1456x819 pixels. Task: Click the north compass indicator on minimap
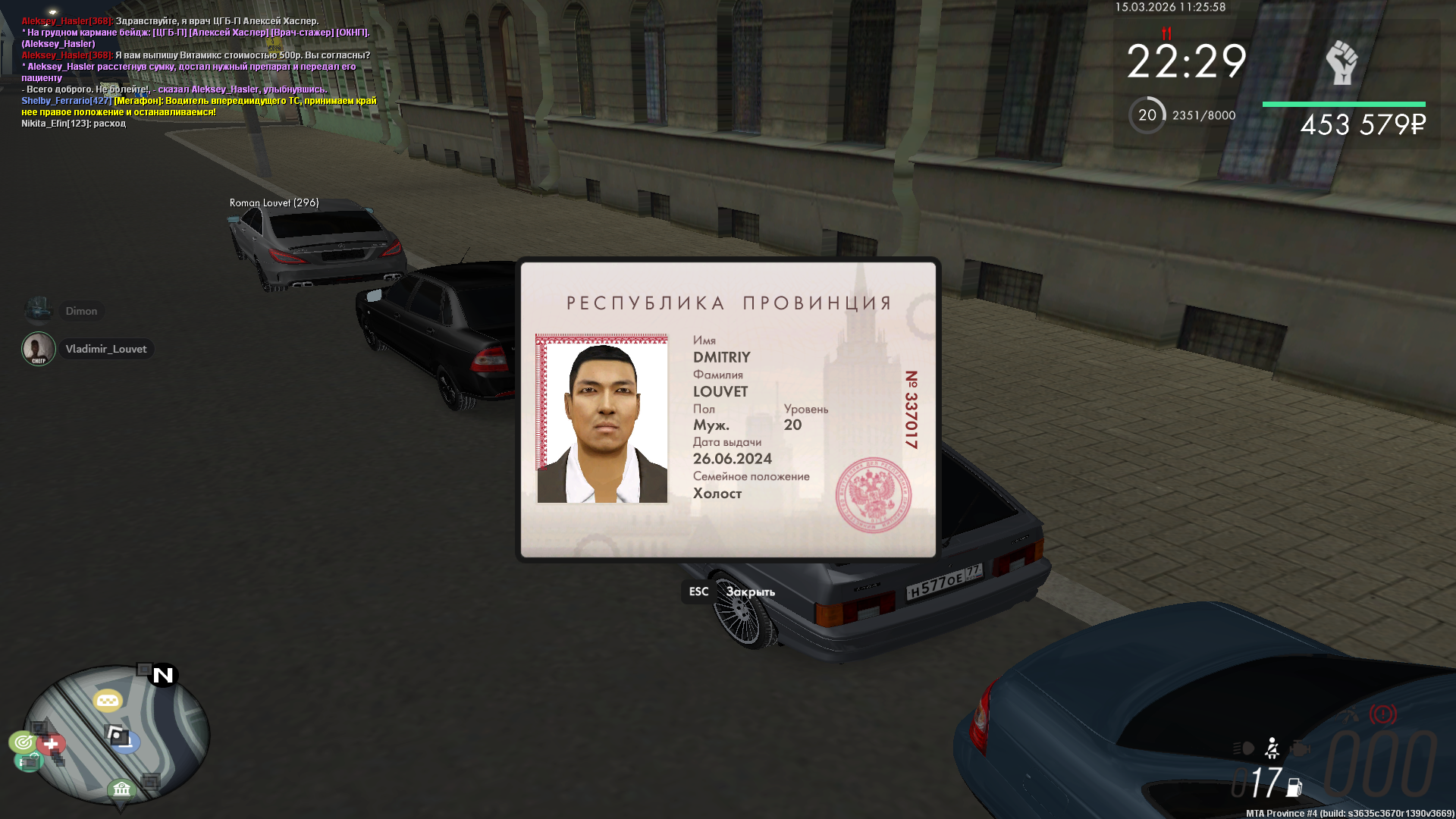[163, 675]
